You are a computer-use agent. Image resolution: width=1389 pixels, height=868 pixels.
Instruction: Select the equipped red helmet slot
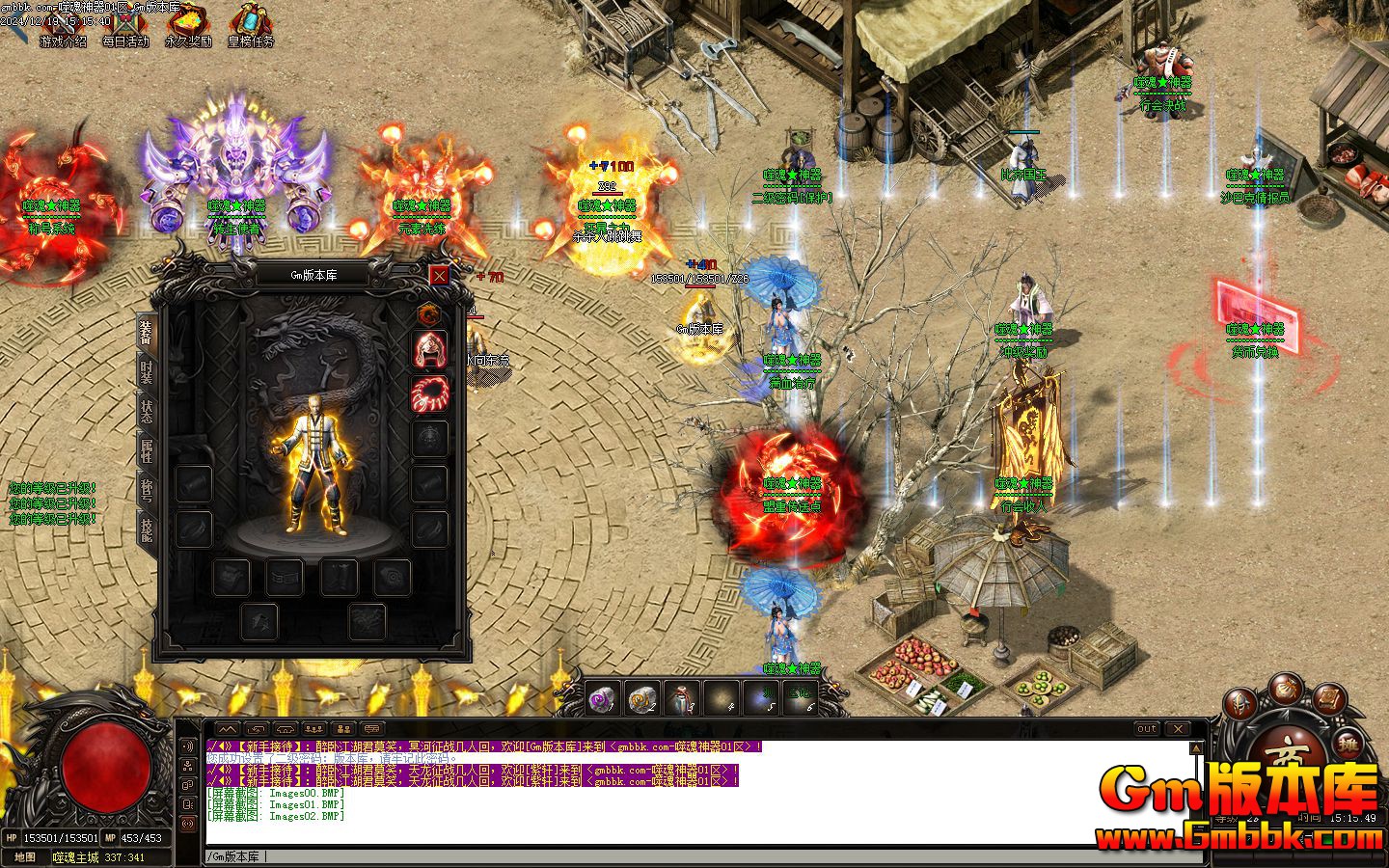(x=430, y=349)
